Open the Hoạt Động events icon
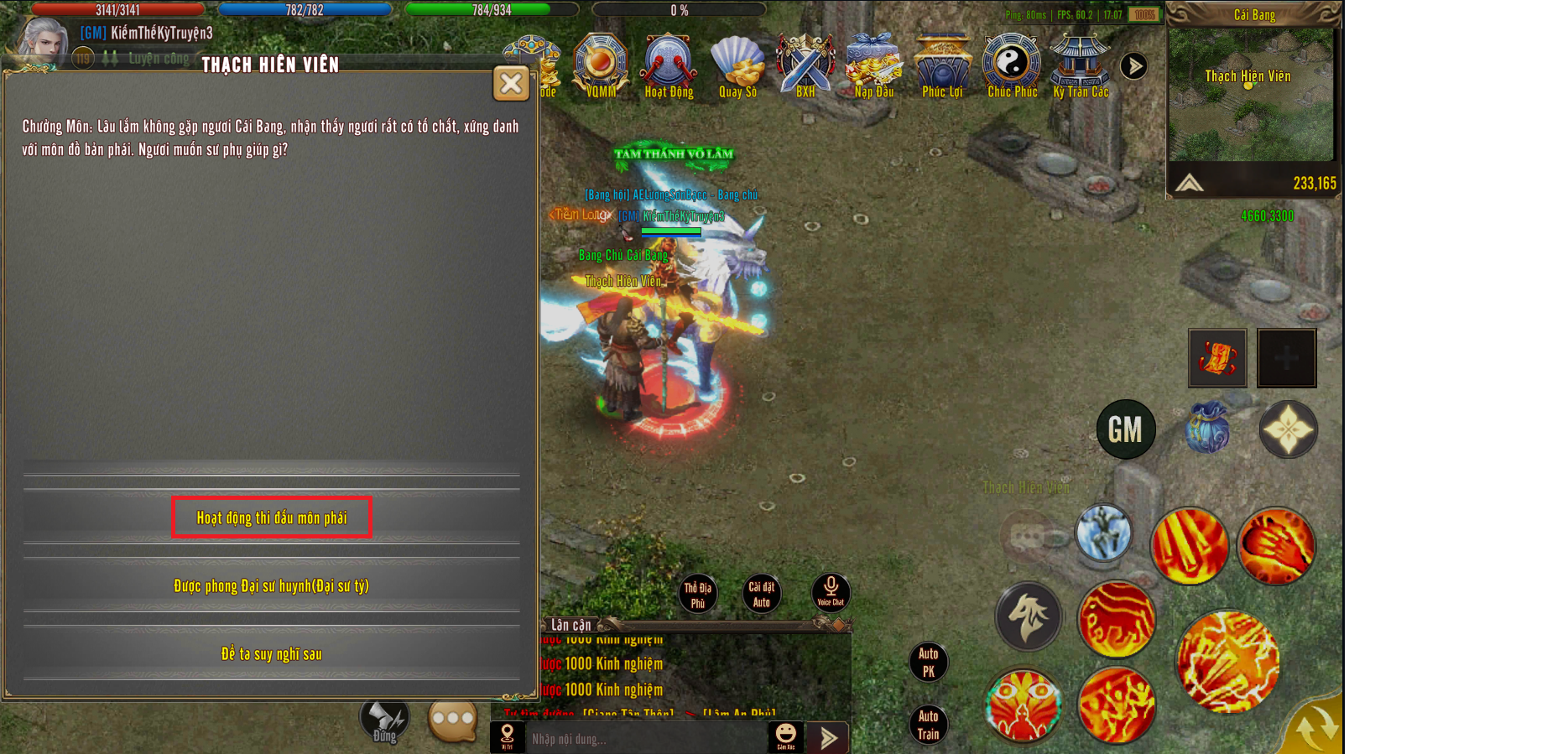The height and width of the screenshot is (754, 1568). click(669, 65)
